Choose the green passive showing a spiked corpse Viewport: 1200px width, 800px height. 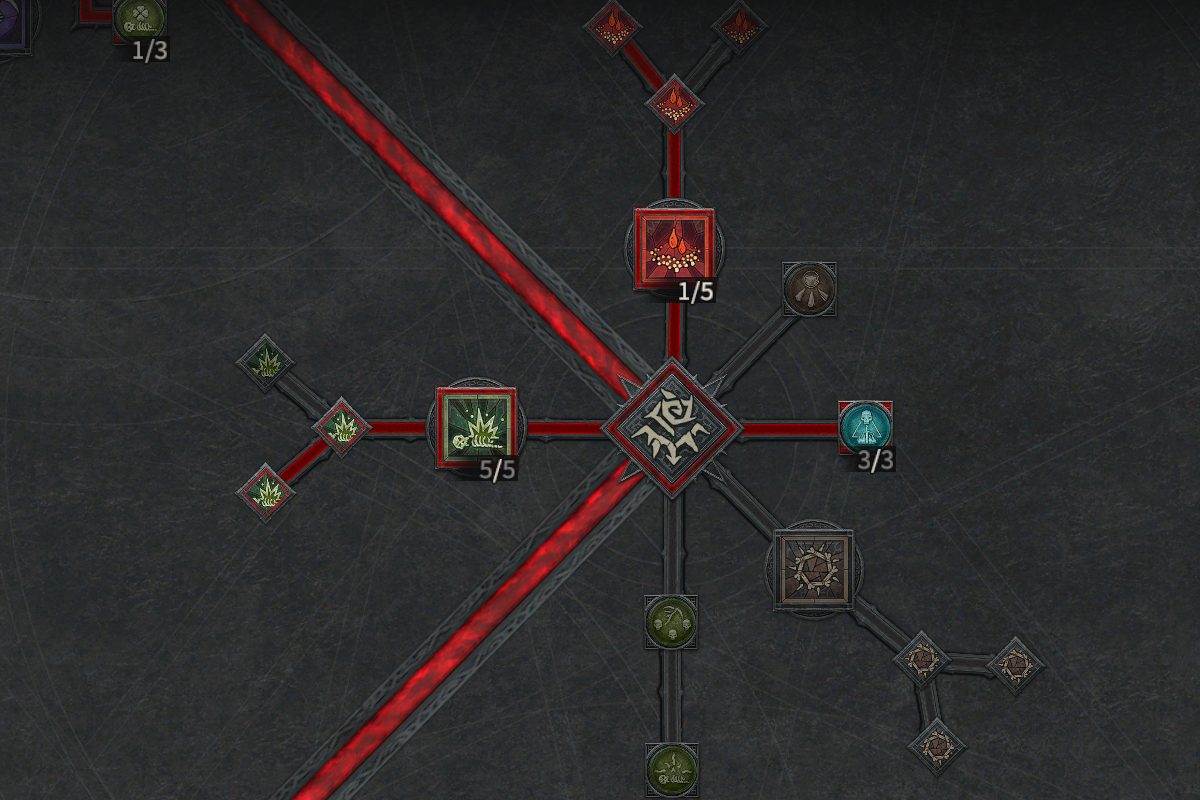[671, 769]
